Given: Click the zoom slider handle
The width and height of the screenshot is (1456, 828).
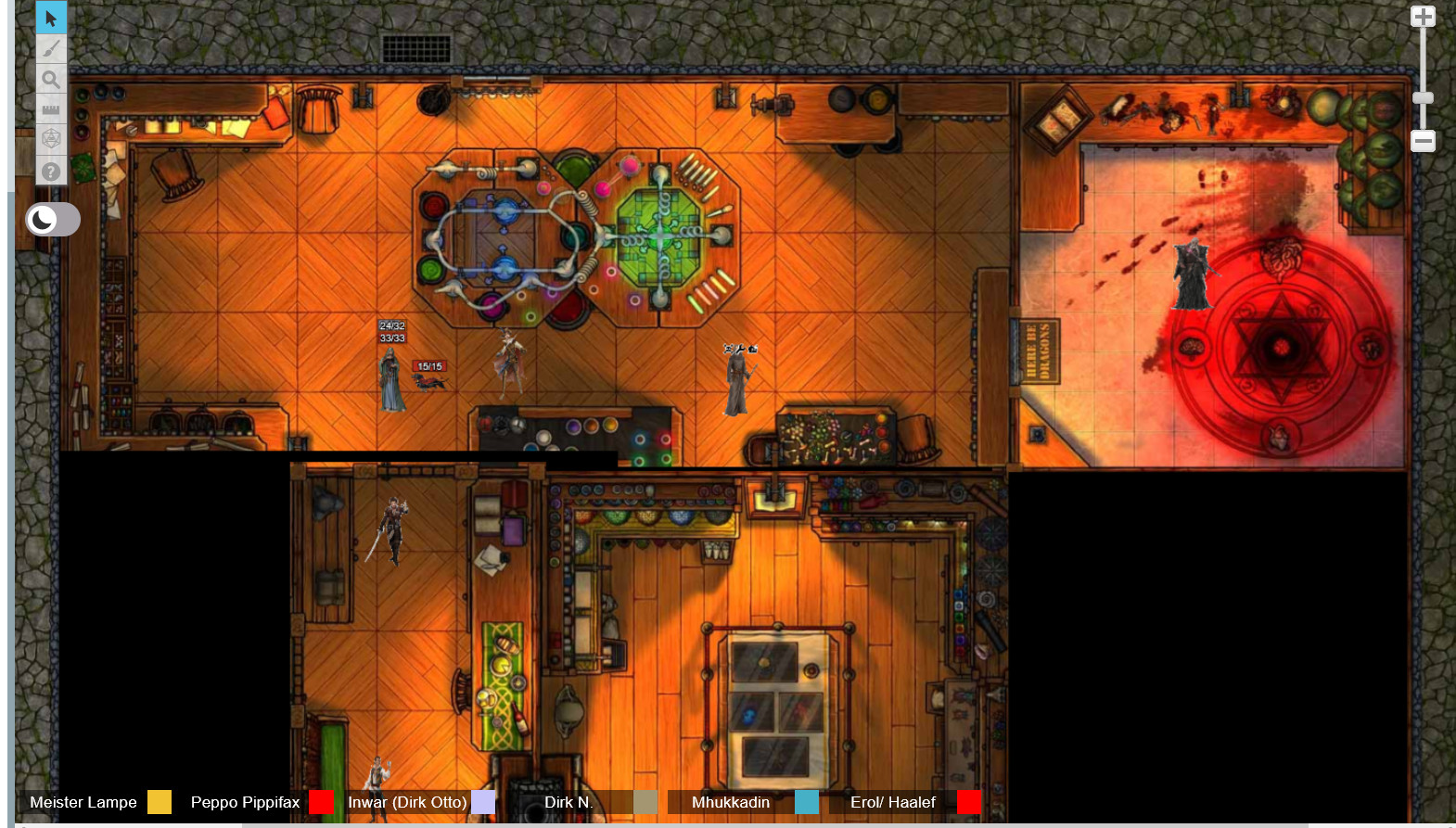Looking at the screenshot, I should click(x=1423, y=98).
